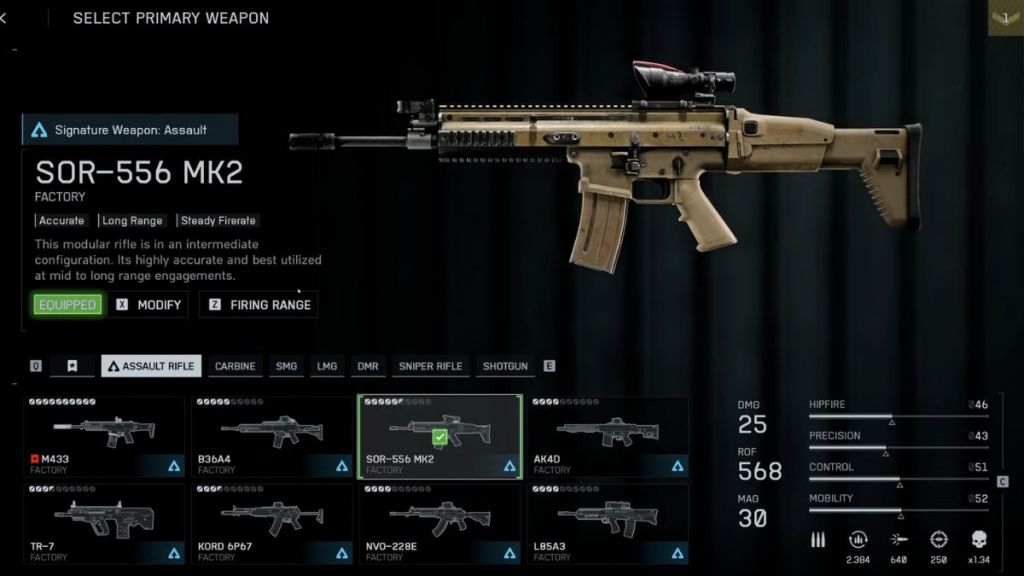
Task: Select the SOR-556 MK2 weapon tile
Action: 440,436
